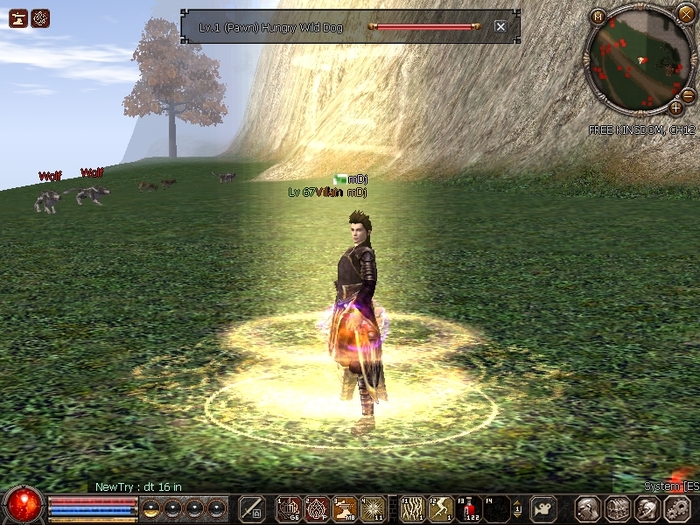This screenshot has height=525, width=700.
Task: Toggle the camera mode button
Action: pos(543,508)
